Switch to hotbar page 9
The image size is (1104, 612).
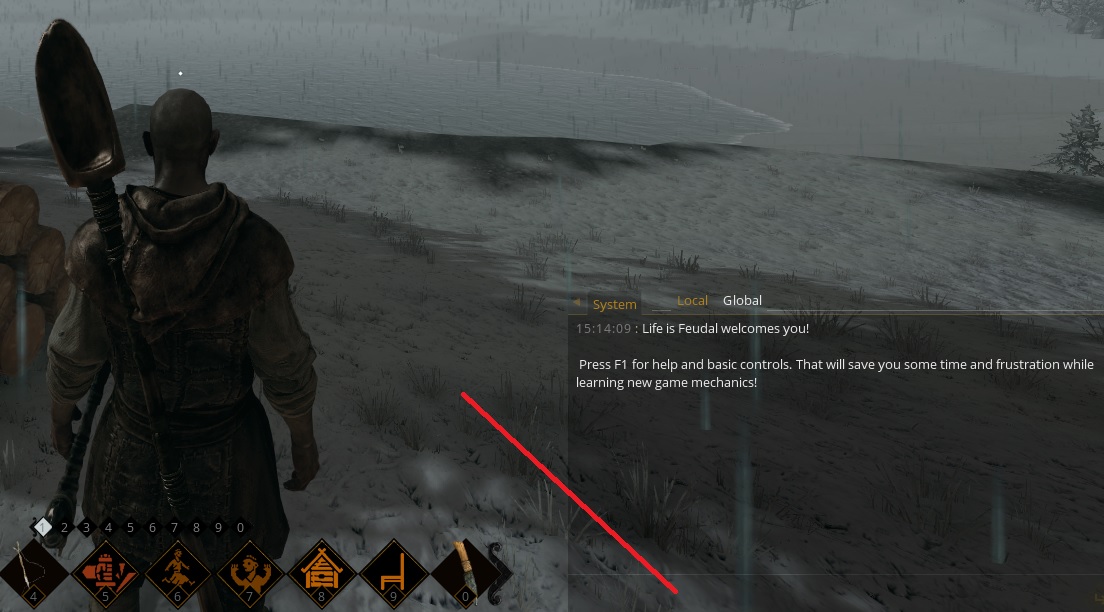218,527
